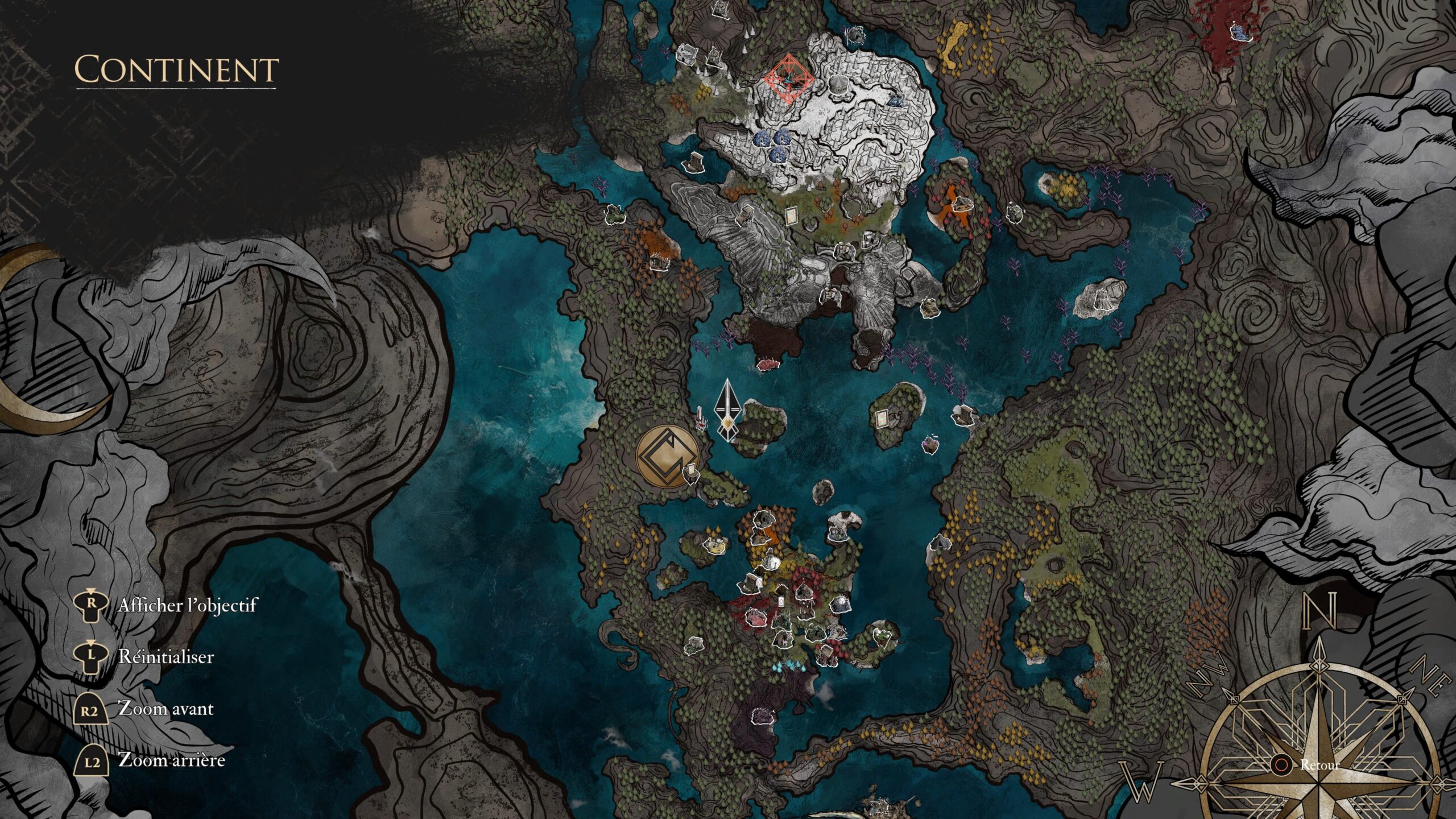
Task: Click the compass rose
Action: [1320, 762]
